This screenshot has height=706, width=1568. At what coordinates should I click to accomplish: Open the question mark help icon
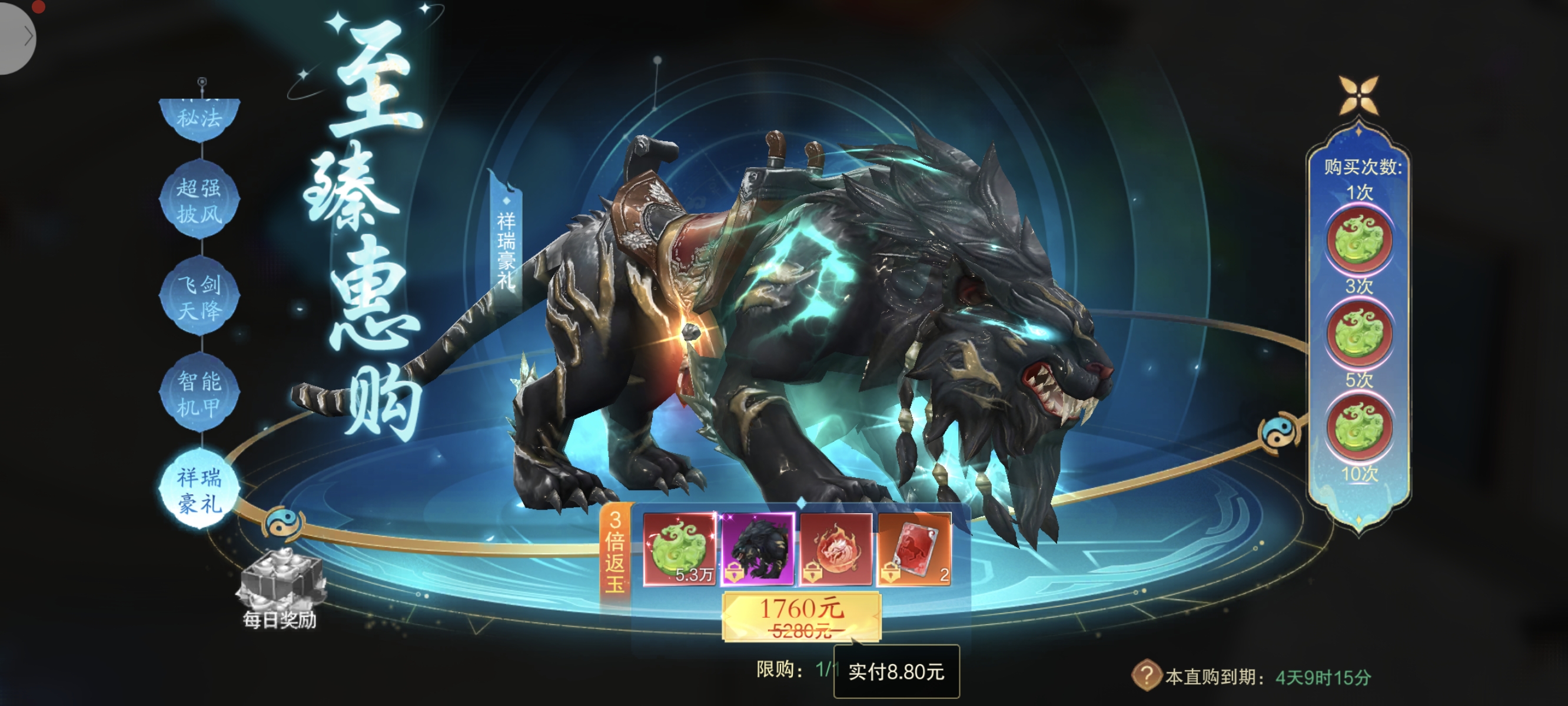pos(1146,675)
